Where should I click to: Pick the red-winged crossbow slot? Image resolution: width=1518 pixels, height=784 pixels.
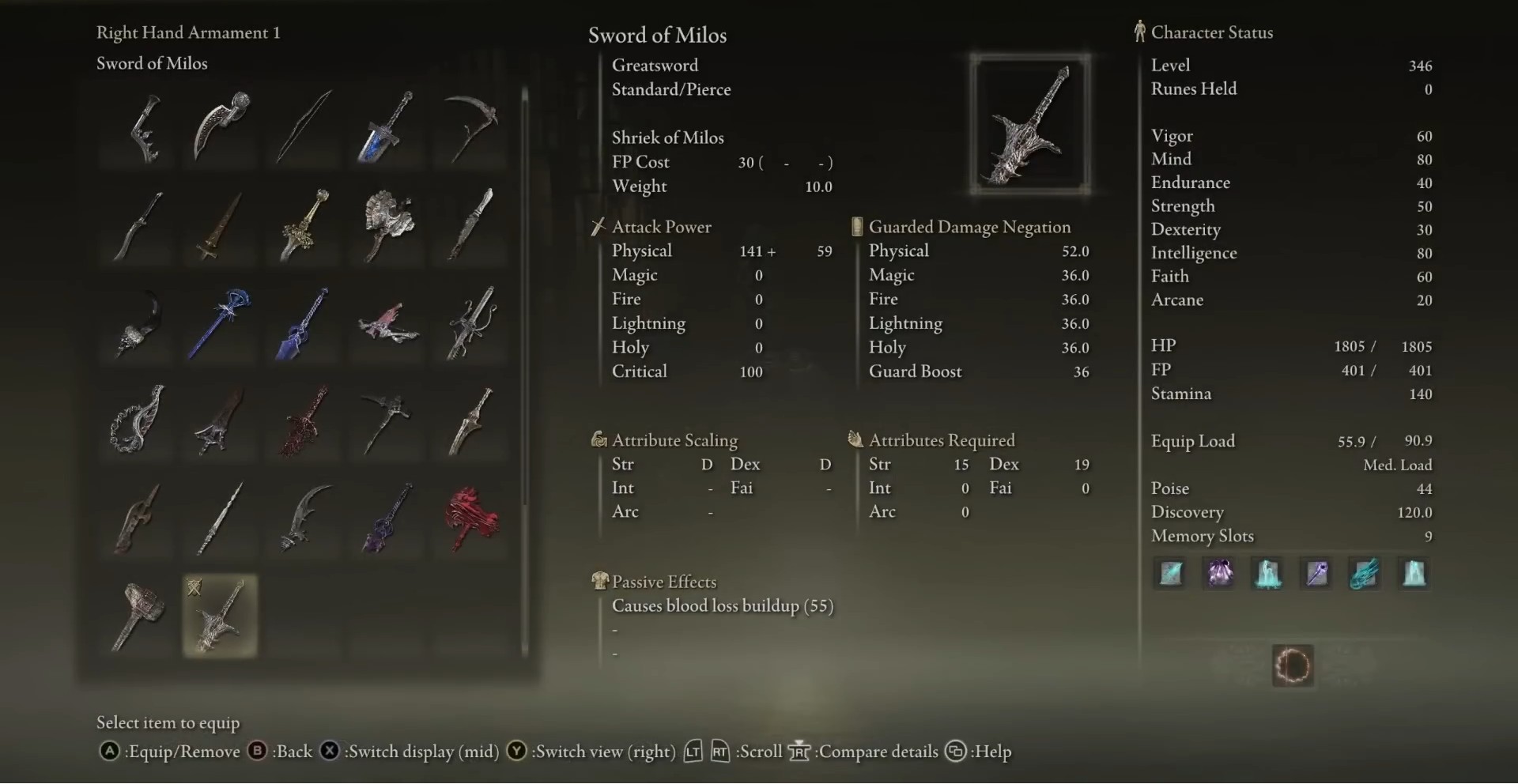pyautogui.click(x=387, y=322)
